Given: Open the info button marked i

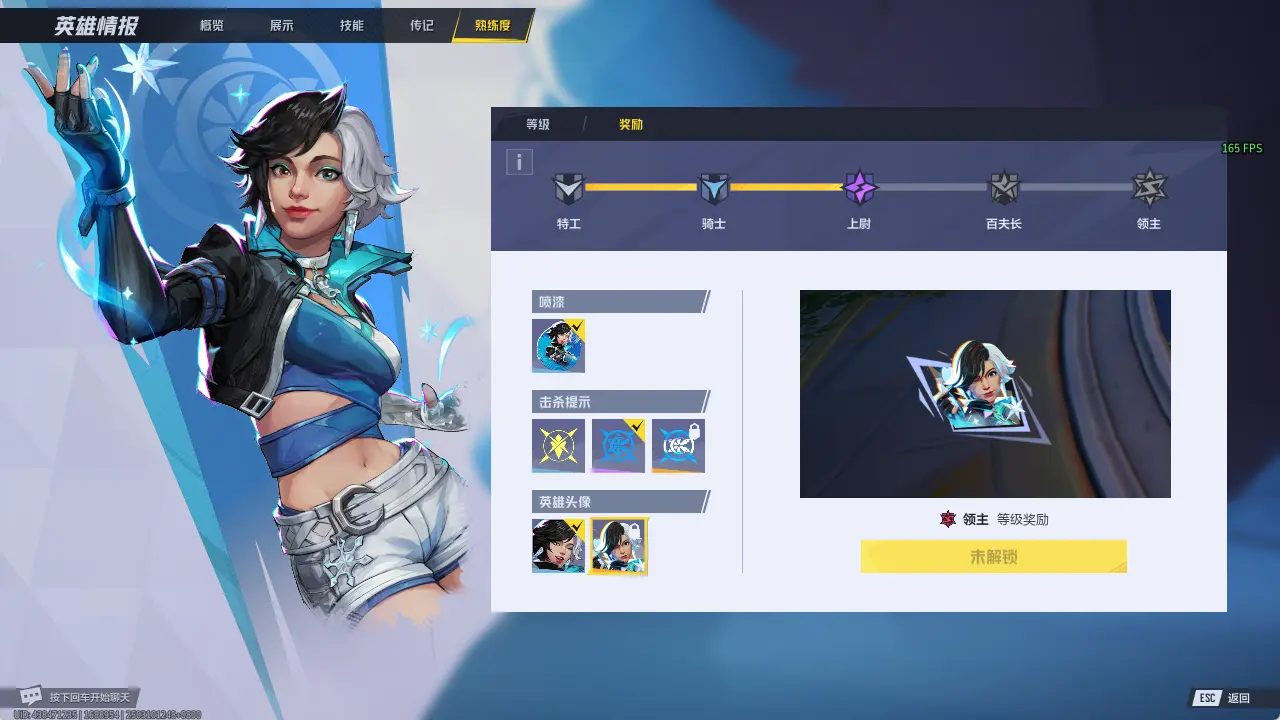Looking at the screenshot, I should tap(519, 162).
